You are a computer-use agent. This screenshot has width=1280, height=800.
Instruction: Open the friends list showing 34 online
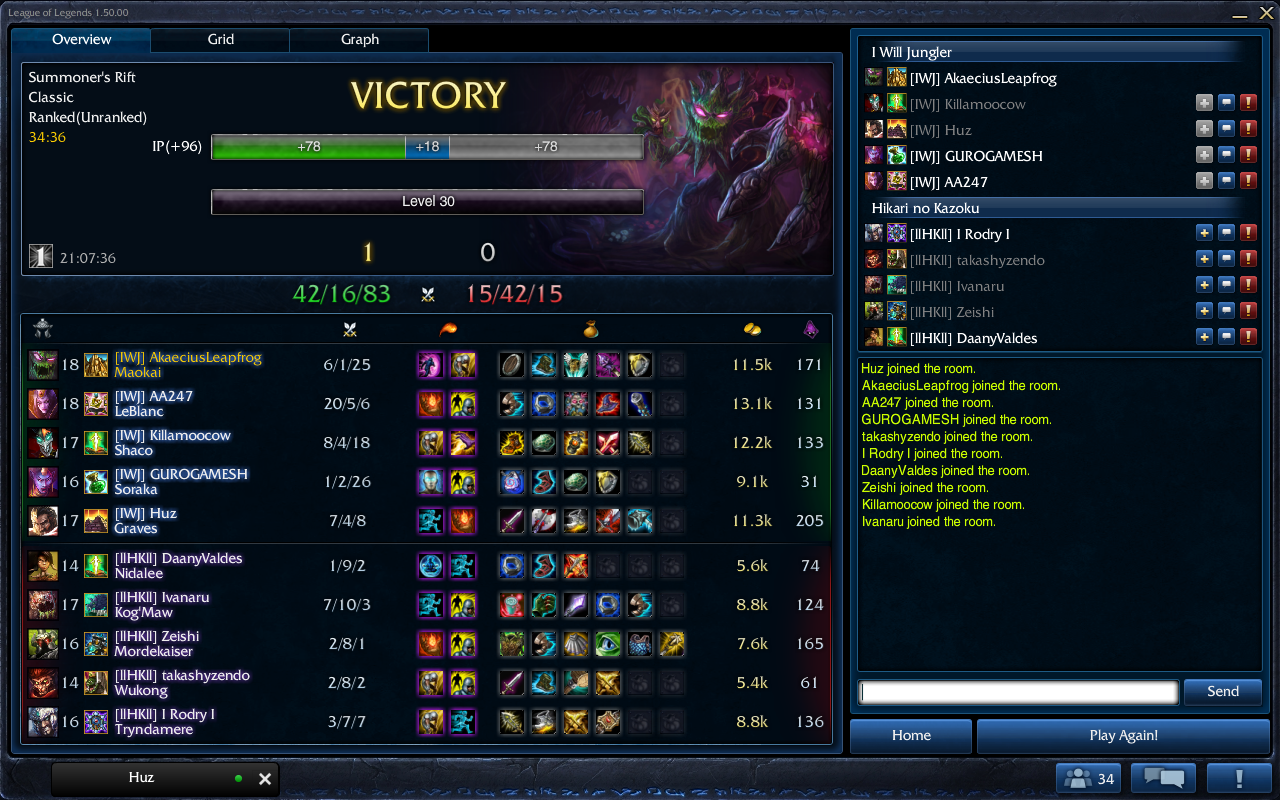tap(1088, 777)
